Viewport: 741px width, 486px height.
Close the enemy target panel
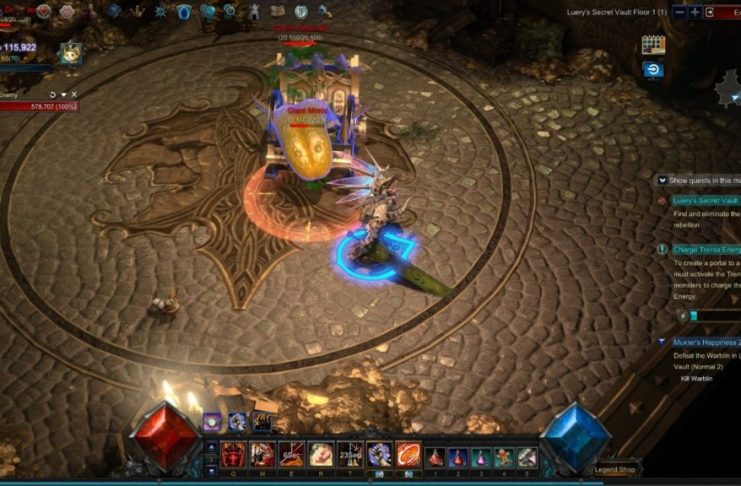tap(74, 95)
